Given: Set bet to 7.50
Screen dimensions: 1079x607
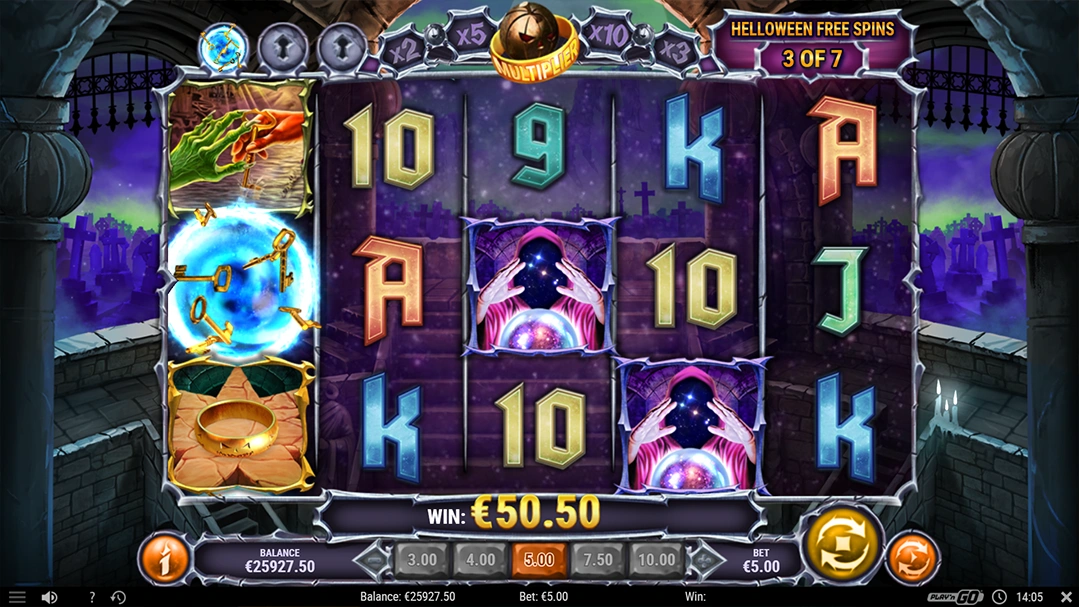Looking at the screenshot, I should tap(598, 560).
